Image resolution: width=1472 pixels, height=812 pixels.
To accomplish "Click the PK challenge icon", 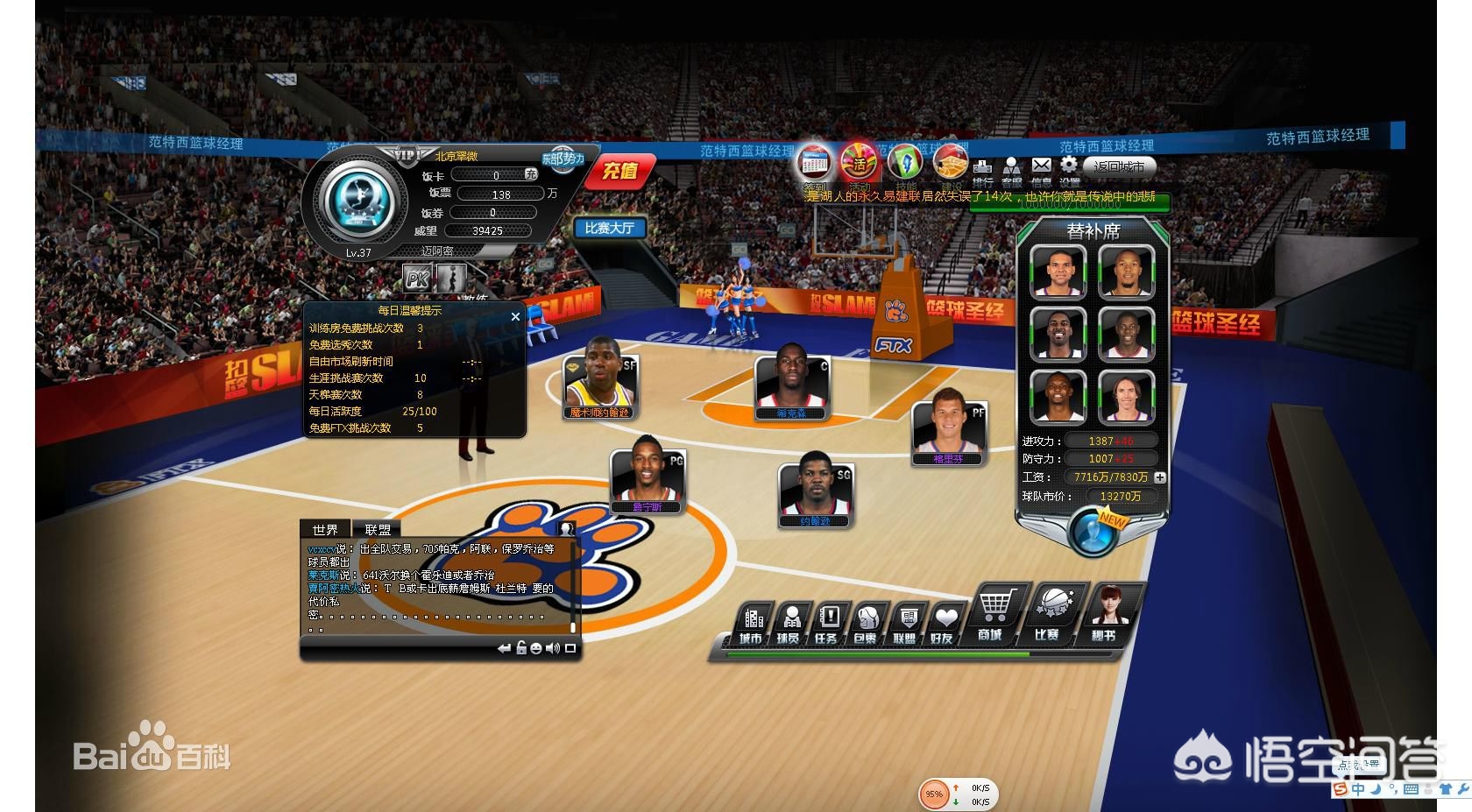I will click(x=418, y=279).
